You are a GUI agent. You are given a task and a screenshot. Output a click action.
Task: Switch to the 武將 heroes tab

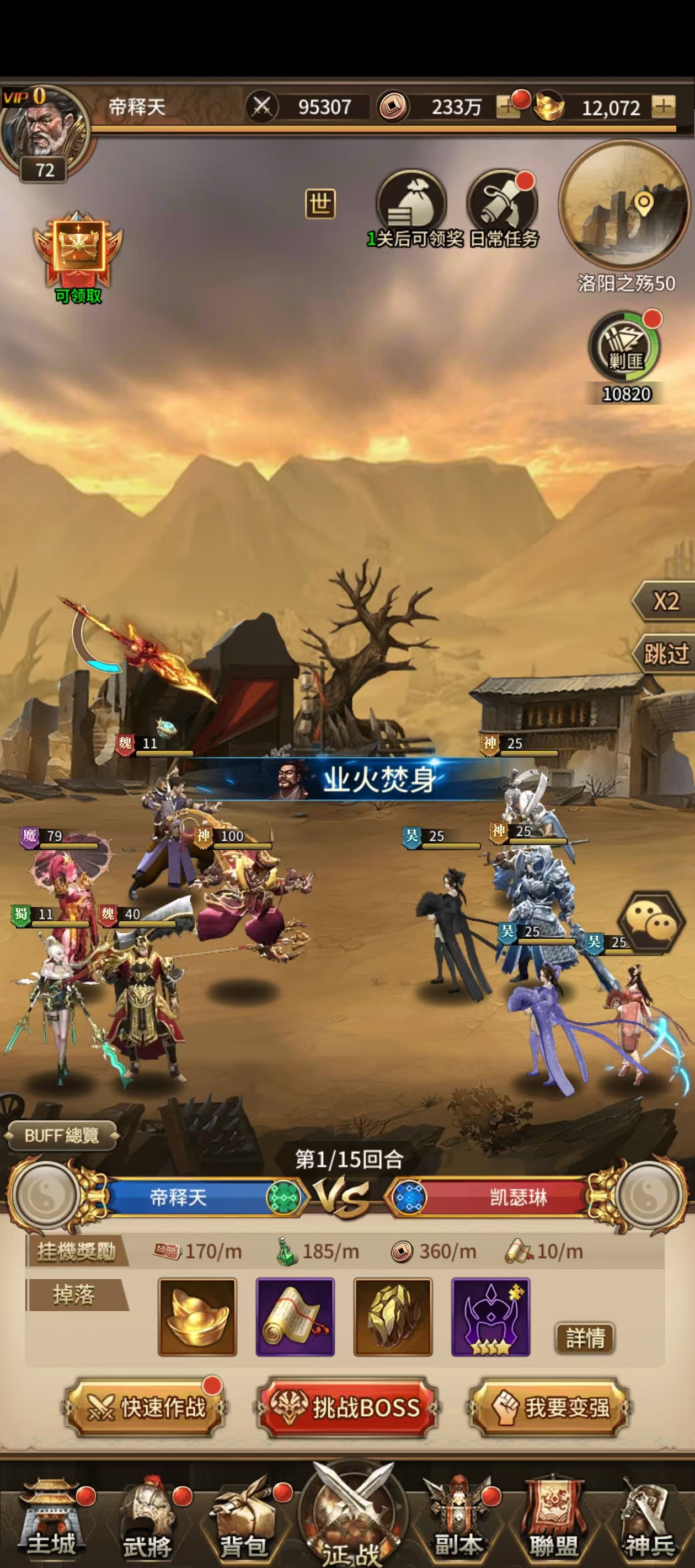point(147,1519)
